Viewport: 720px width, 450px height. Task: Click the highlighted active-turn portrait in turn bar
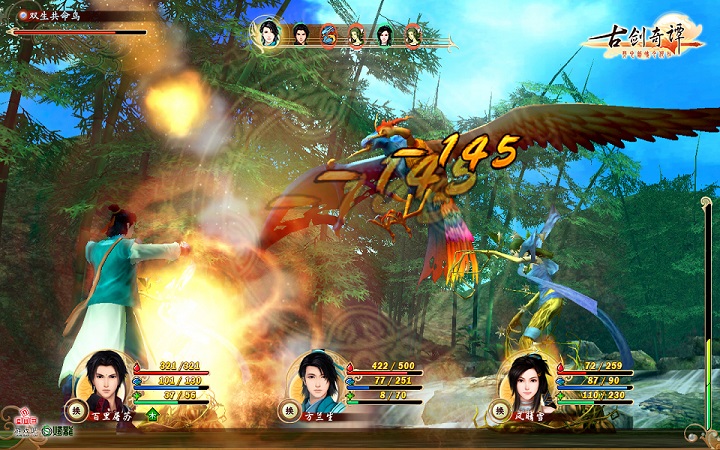268,32
